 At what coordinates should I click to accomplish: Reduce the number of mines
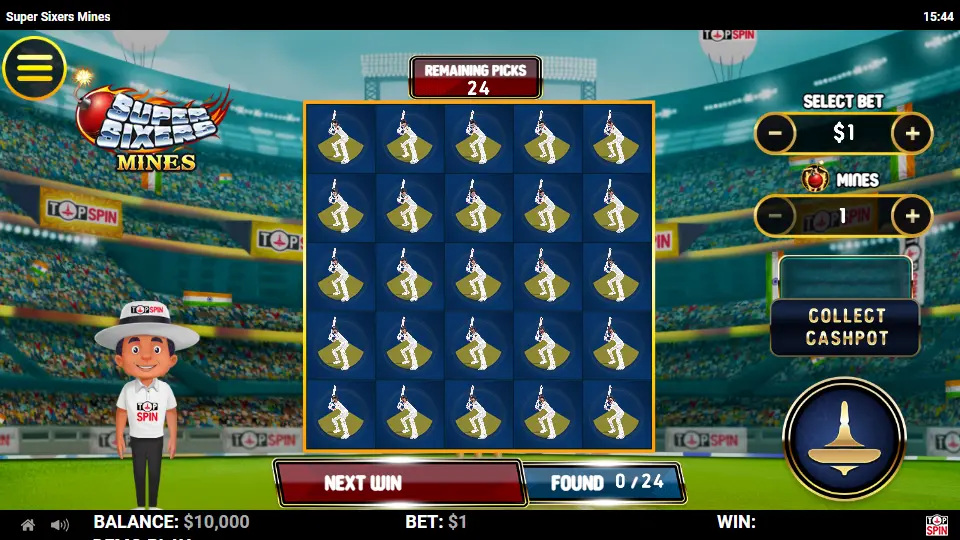pos(774,216)
